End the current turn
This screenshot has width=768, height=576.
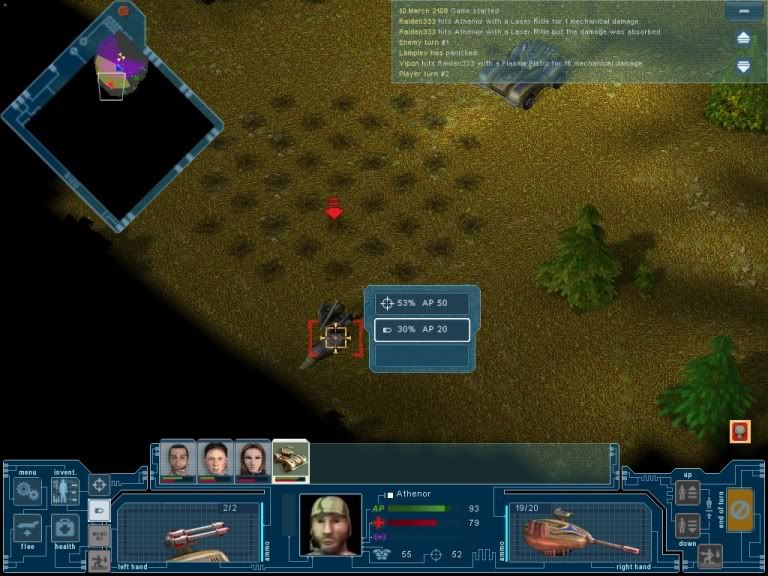click(740, 510)
